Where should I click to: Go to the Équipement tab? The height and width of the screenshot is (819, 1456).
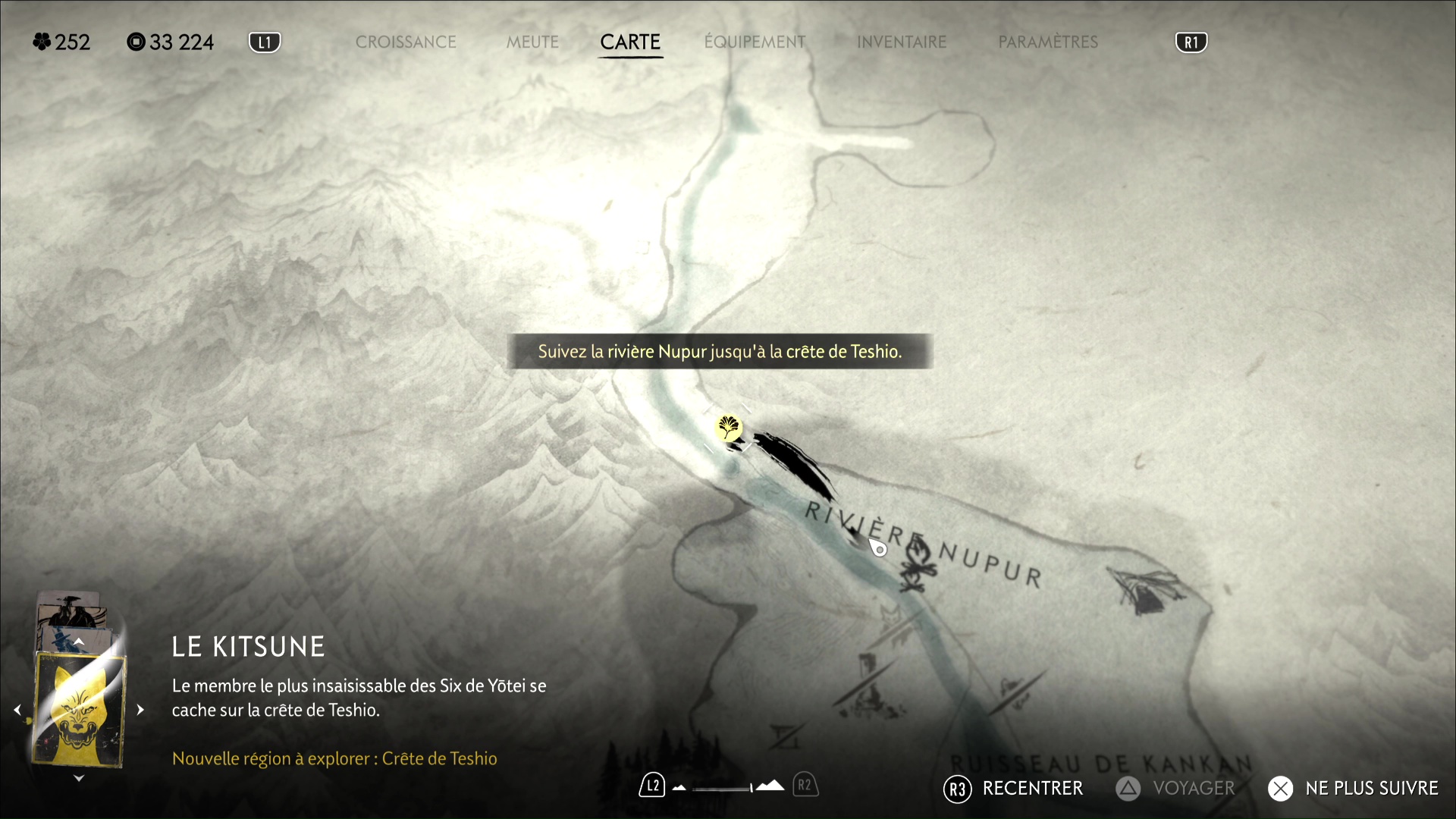pos(755,42)
